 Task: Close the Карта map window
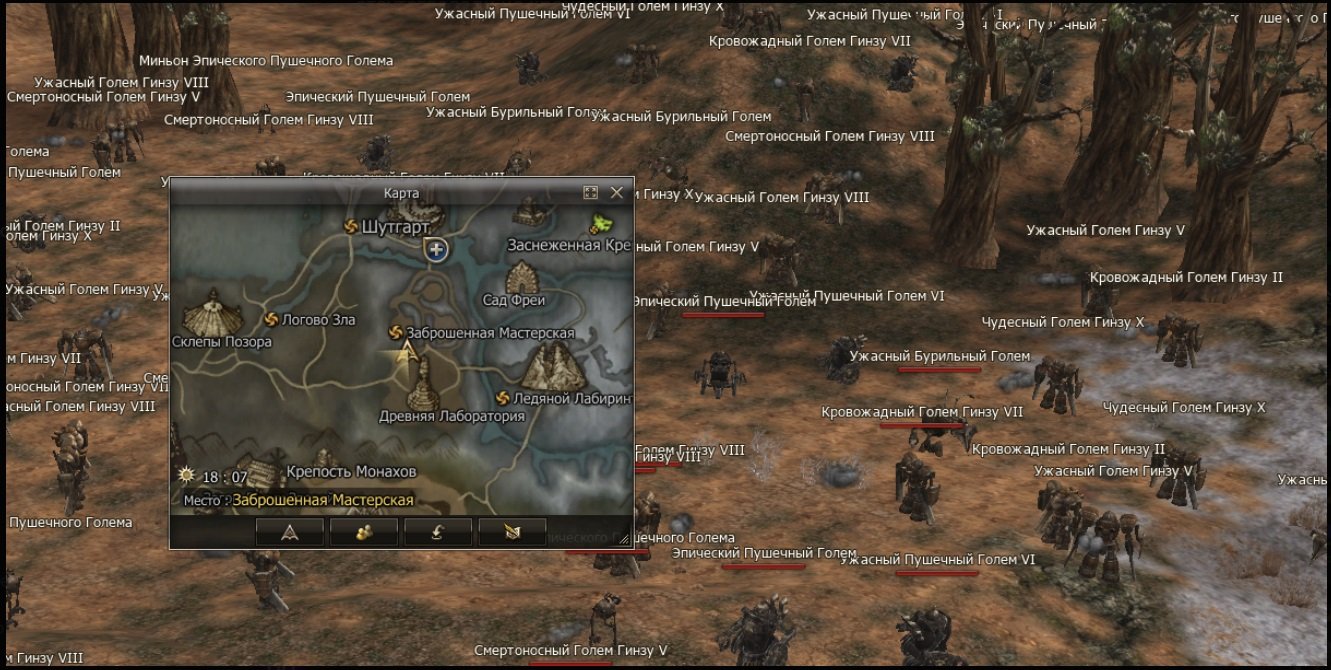[x=616, y=192]
